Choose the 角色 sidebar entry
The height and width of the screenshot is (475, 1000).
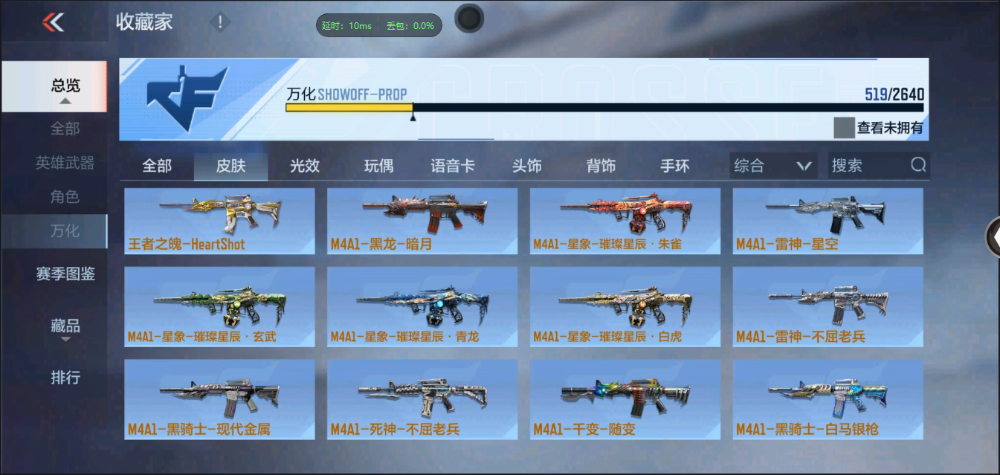pos(66,197)
